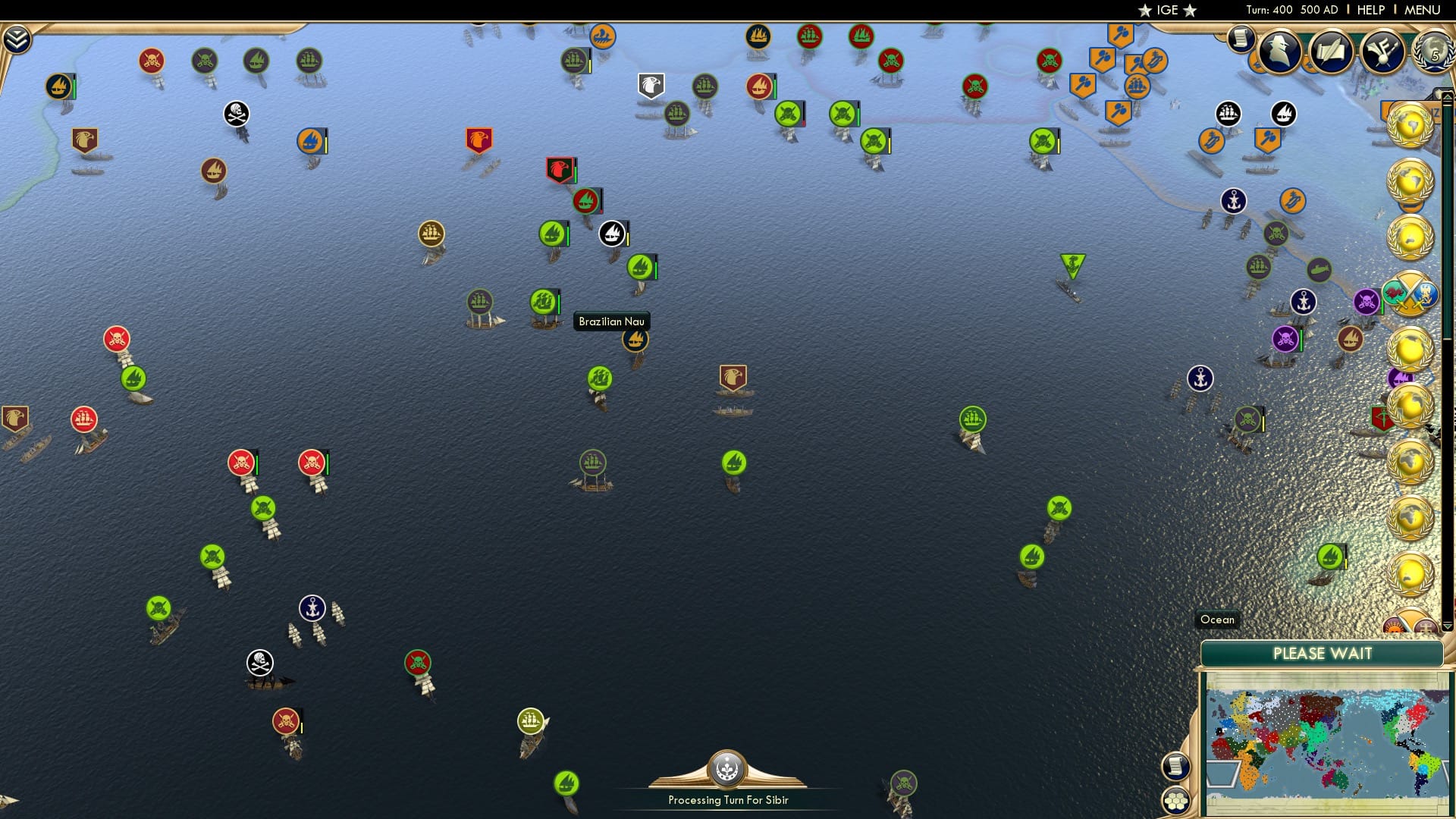Open the Diplomacy quill-and-scroll icon

click(1331, 52)
